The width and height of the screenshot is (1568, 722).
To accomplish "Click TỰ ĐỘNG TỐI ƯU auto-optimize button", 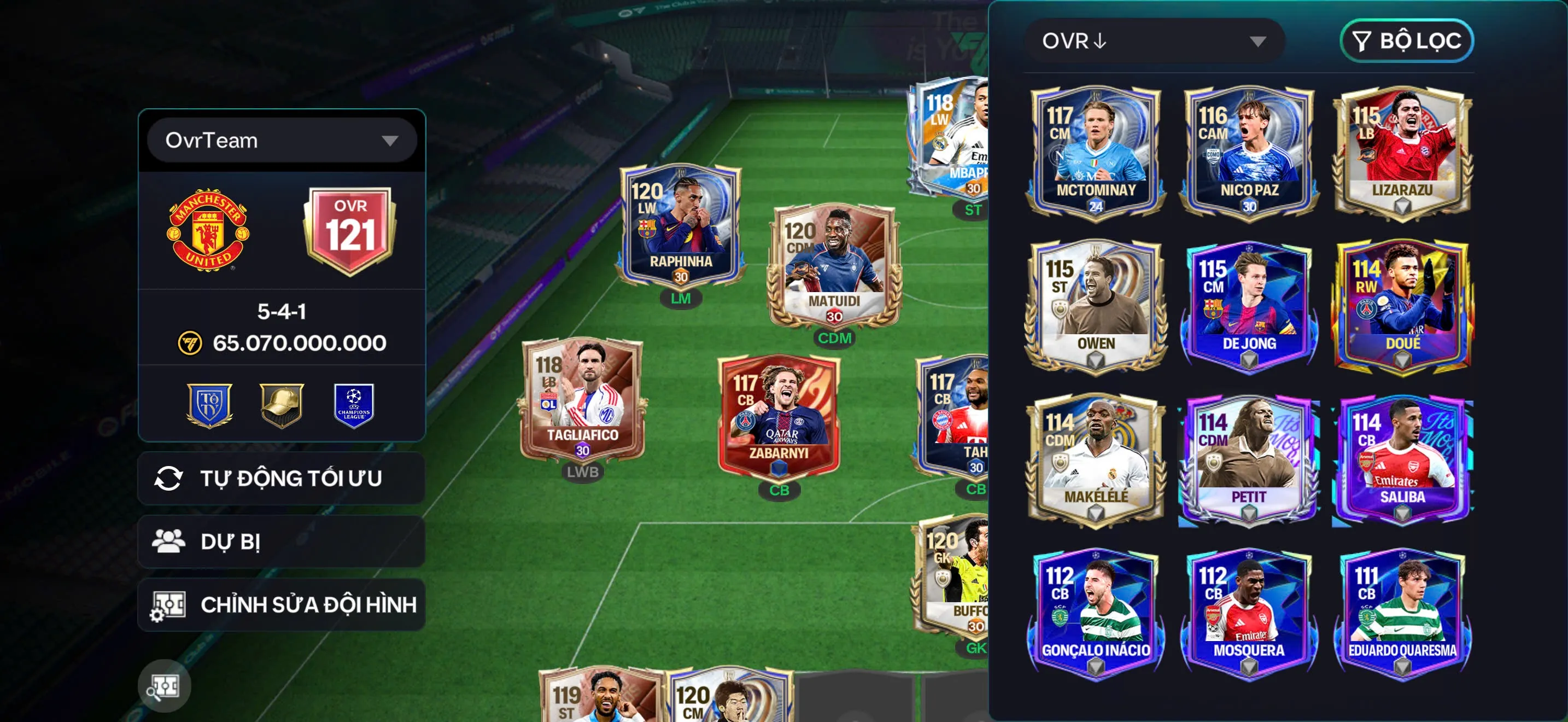I will pos(281,479).
